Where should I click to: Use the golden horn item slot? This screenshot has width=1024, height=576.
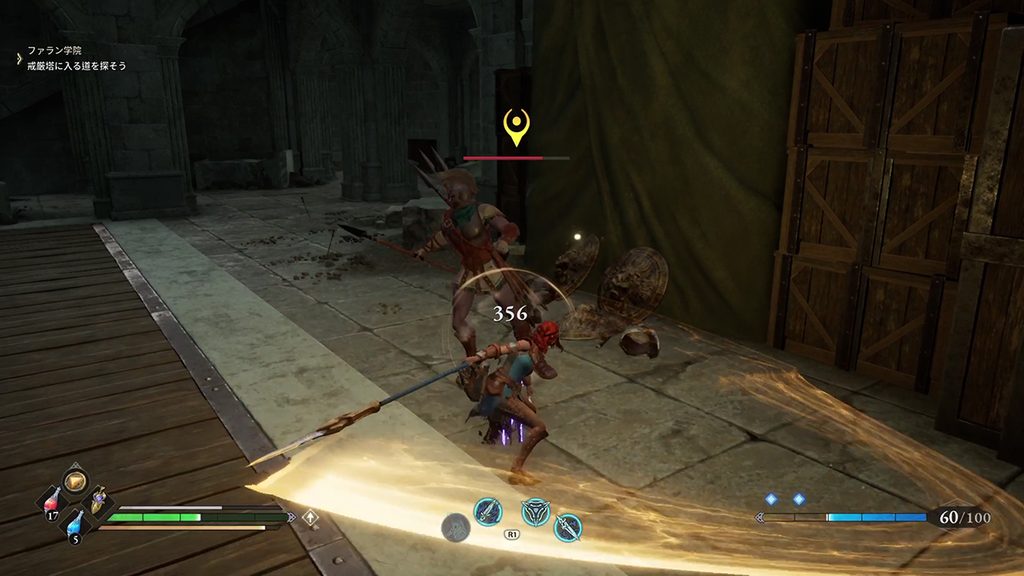[x=75, y=480]
